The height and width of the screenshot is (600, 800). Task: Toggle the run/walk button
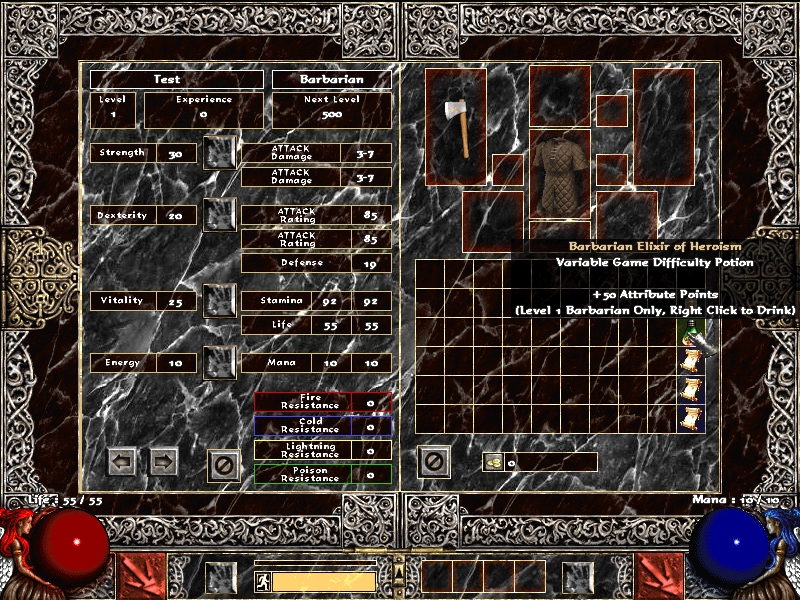[261, 581]
